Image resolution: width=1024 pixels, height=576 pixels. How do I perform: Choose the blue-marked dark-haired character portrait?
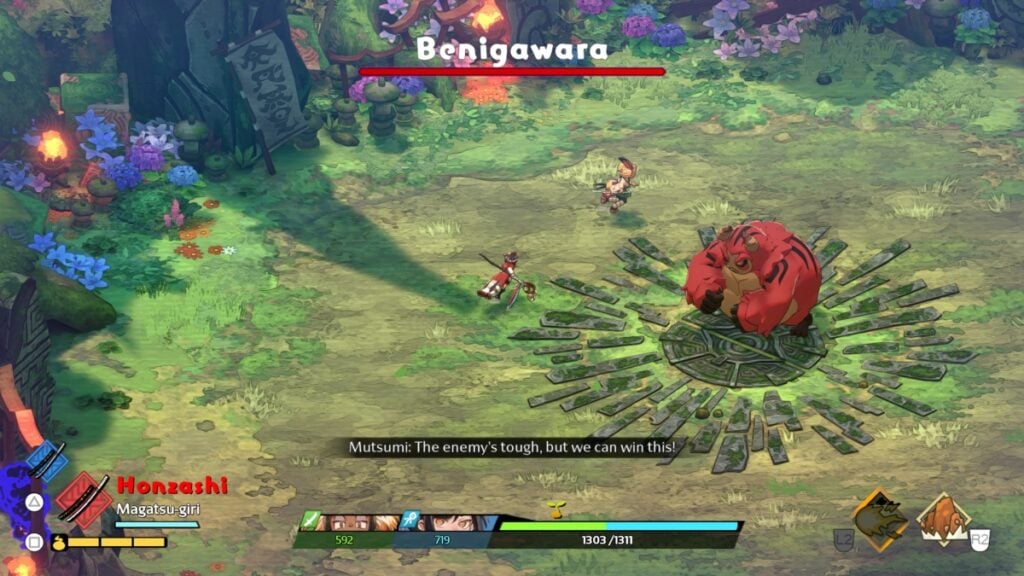click(445, 522)
